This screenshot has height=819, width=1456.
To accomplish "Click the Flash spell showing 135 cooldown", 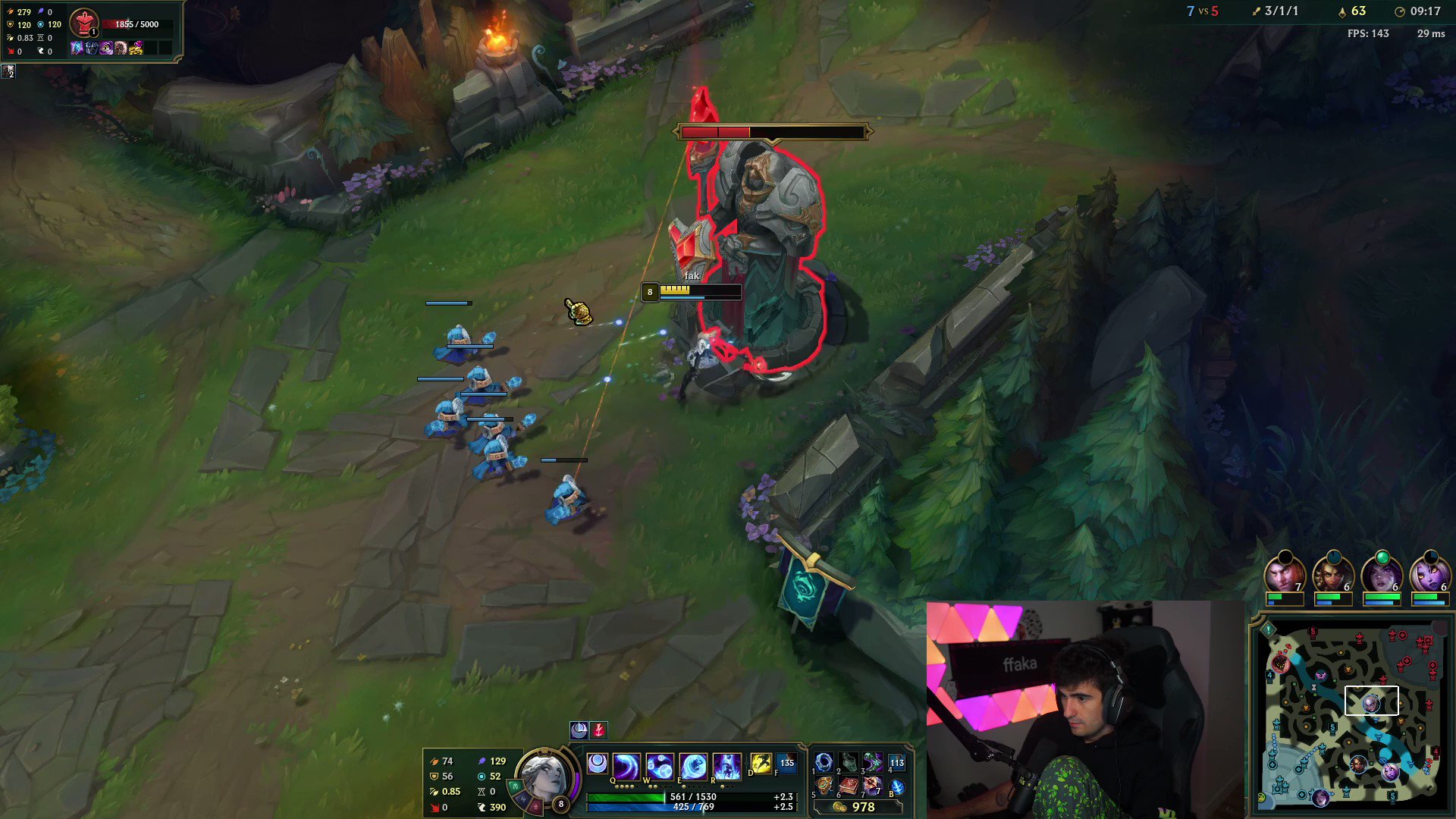I will pos(786,764).
